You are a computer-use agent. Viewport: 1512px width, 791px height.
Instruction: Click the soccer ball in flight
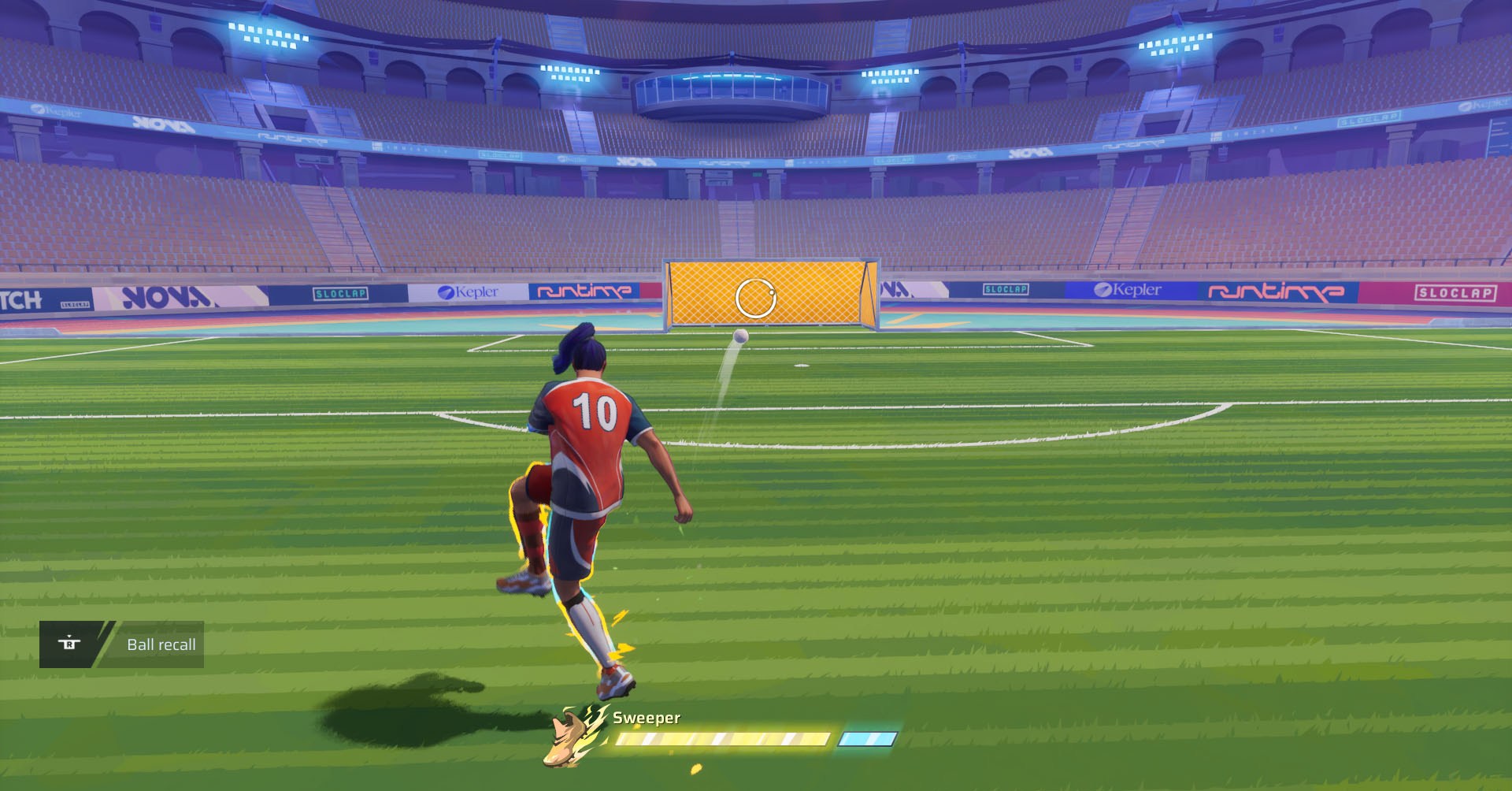(741, 337)
